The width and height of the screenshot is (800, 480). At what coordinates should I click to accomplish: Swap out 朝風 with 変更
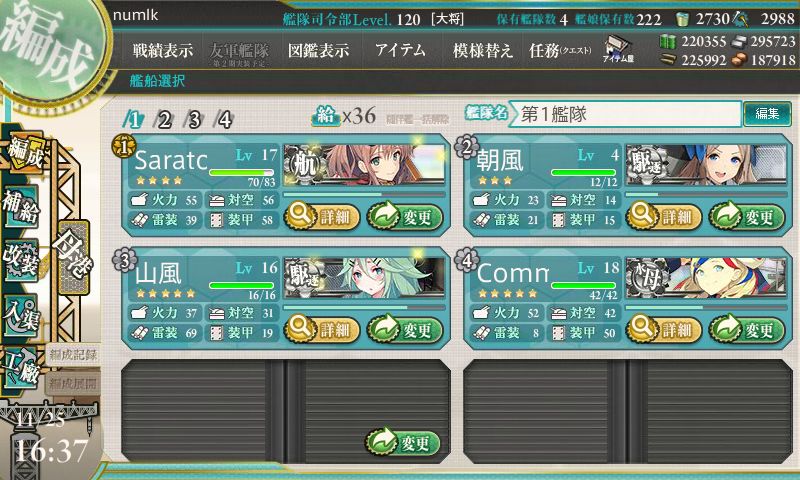pyautogui.click(x=747, y=215)
